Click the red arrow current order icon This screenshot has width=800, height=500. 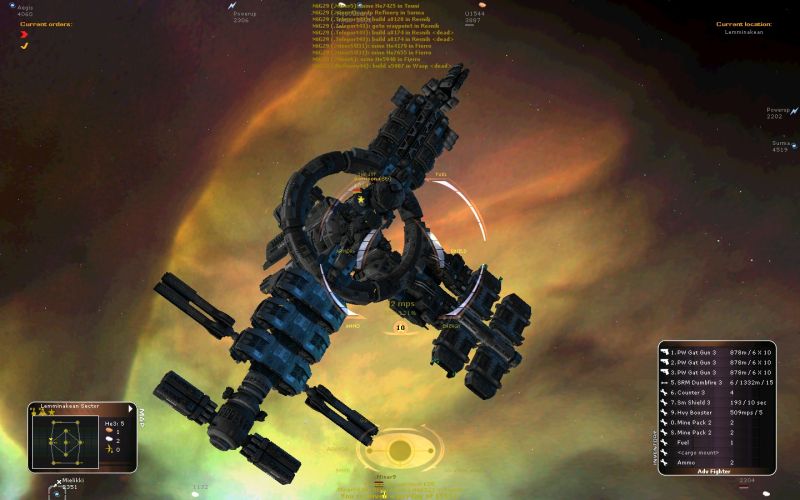24,34
